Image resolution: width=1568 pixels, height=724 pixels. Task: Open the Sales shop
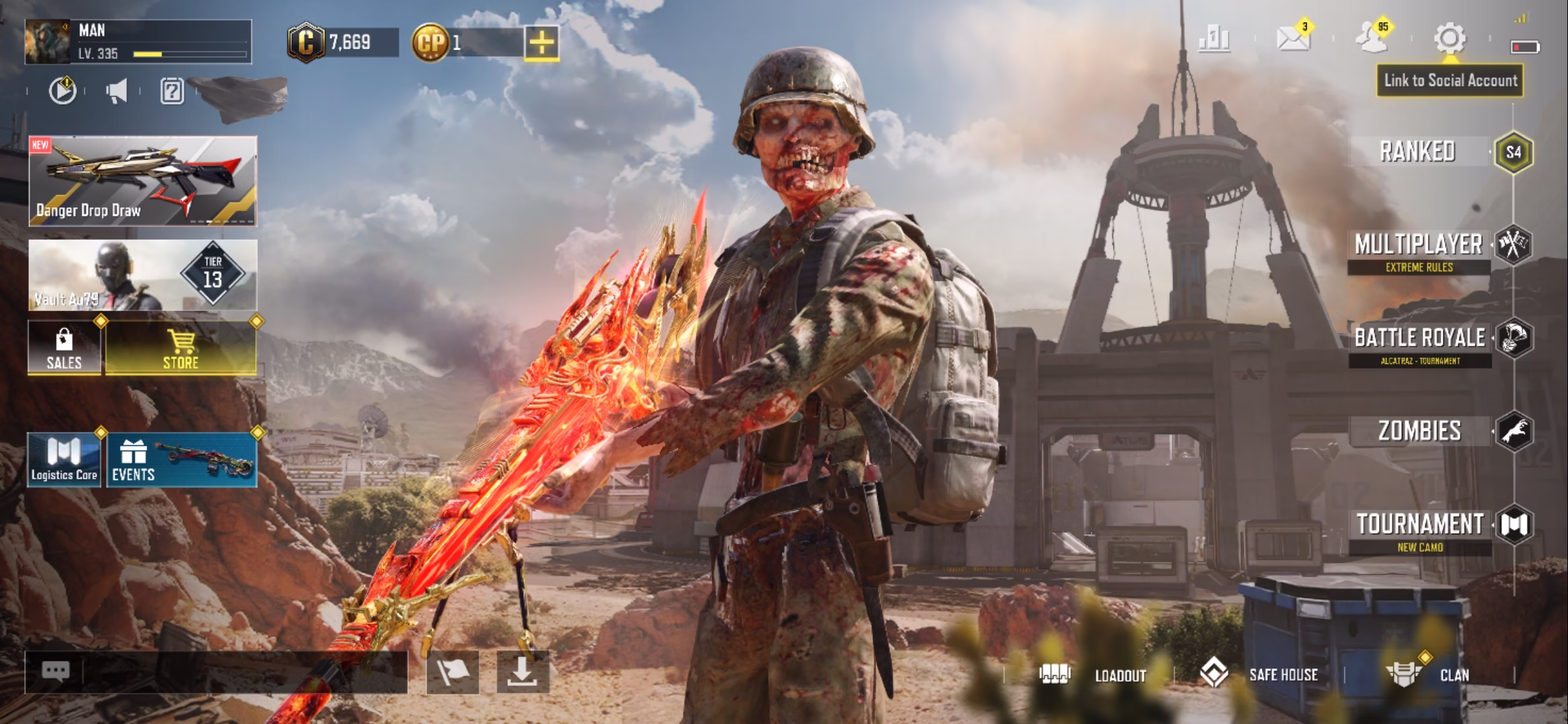(64, 348)
